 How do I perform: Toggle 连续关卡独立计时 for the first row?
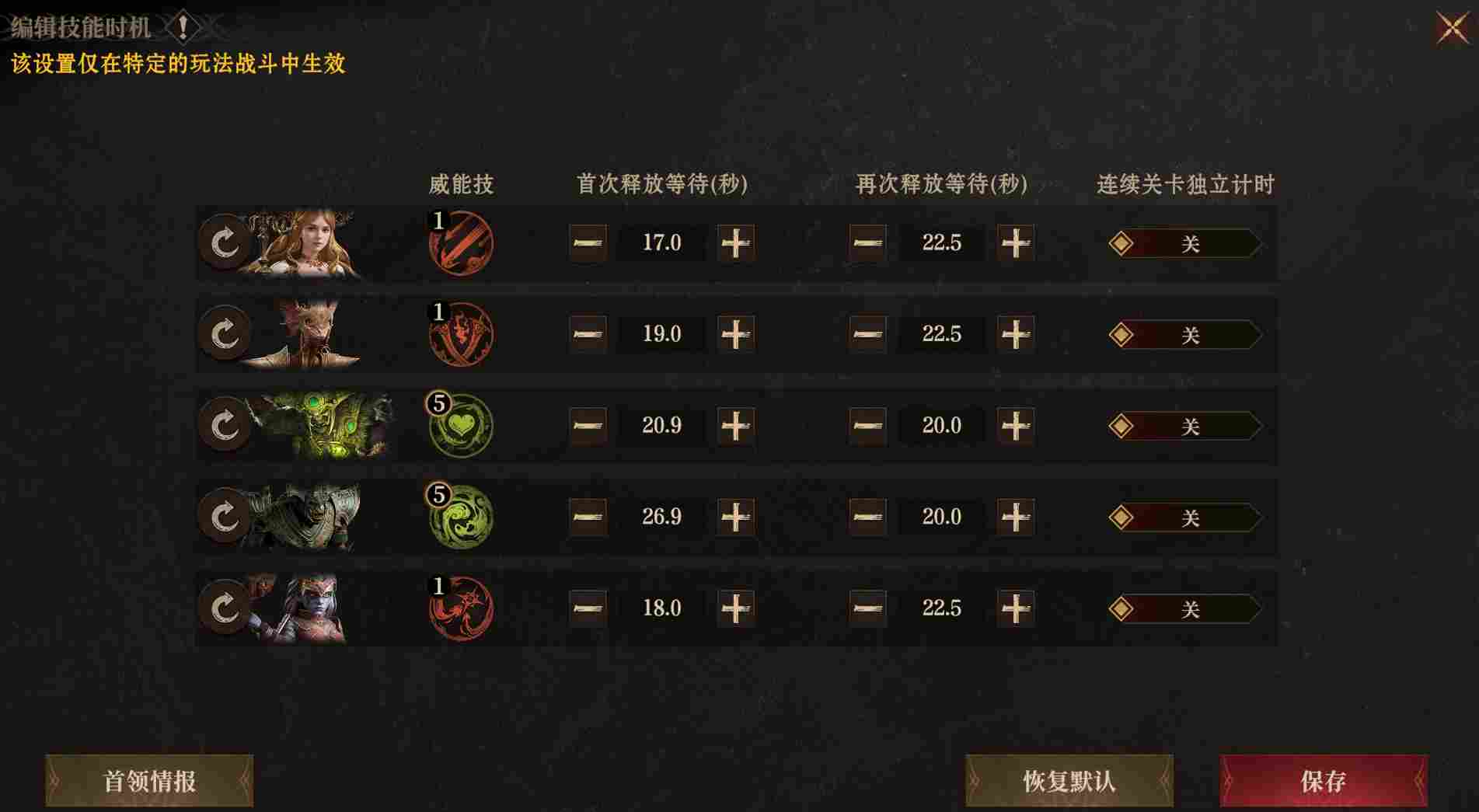click(x=1181, y=243)
